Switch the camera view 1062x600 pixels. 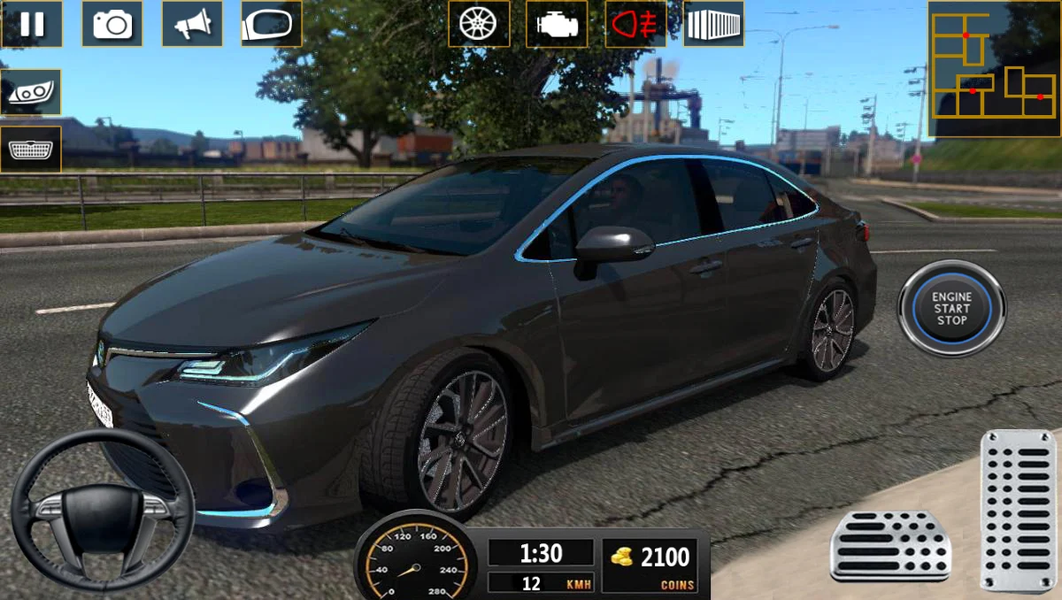coord(112,24)
